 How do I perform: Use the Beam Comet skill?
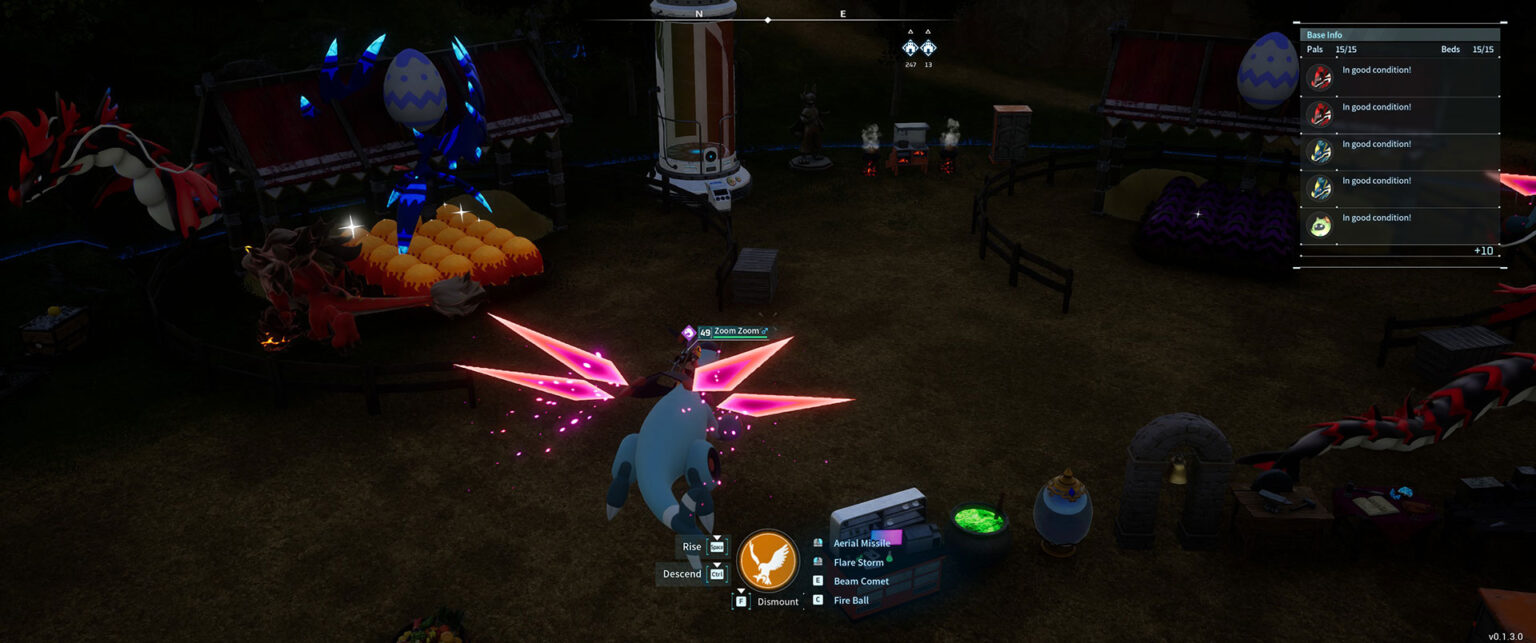coord(860,581)
